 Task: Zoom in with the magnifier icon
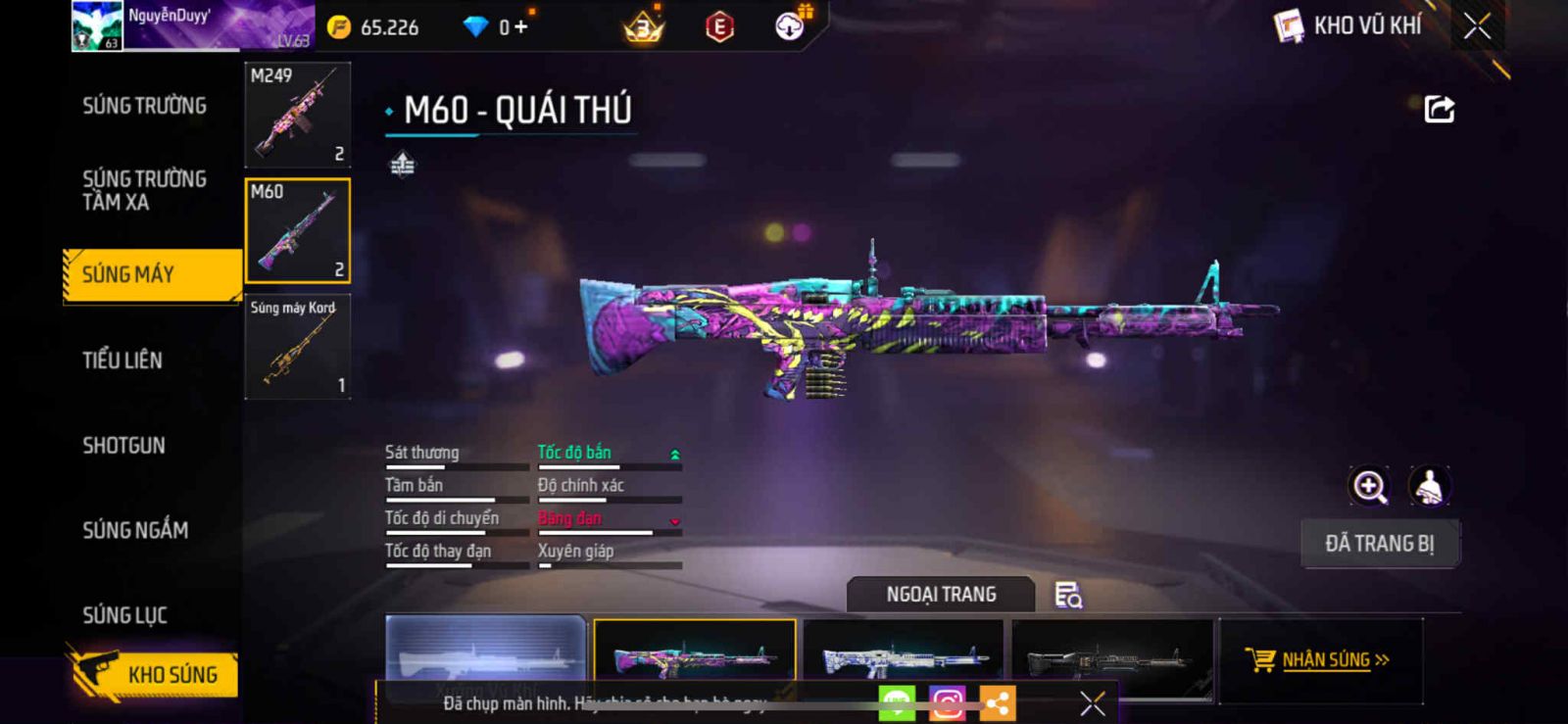click(x=1369, y=486)
